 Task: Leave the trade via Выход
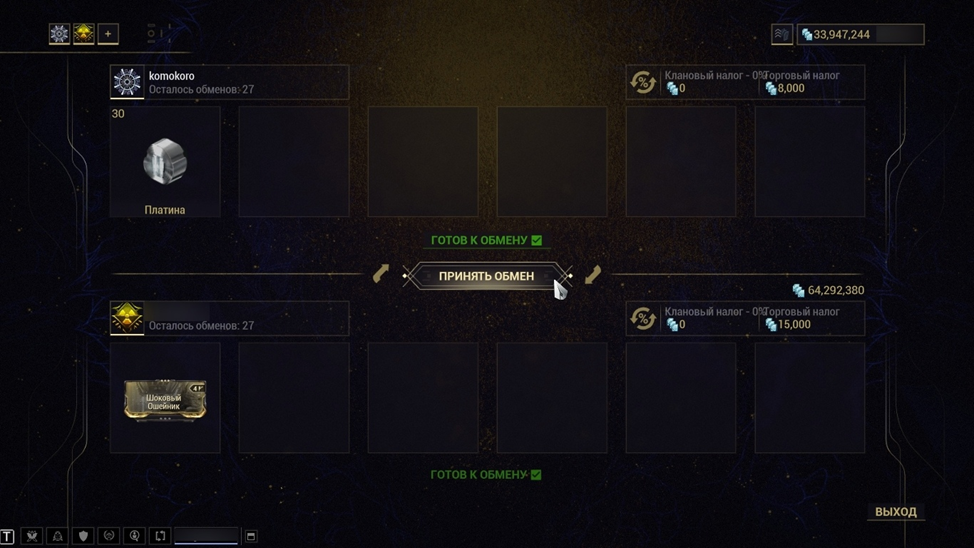tap(895, 512)
